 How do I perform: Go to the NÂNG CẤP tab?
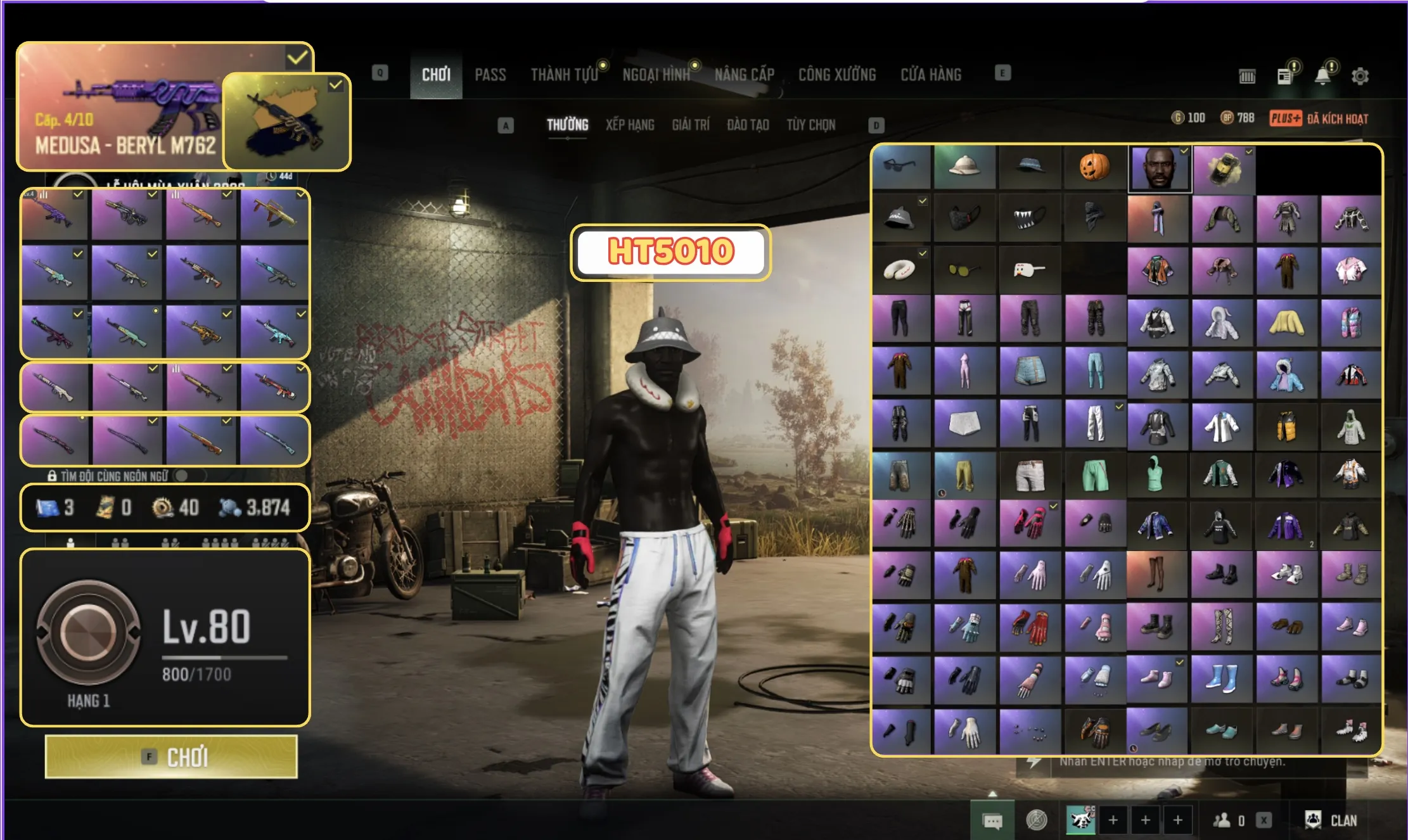coord(745,75)
